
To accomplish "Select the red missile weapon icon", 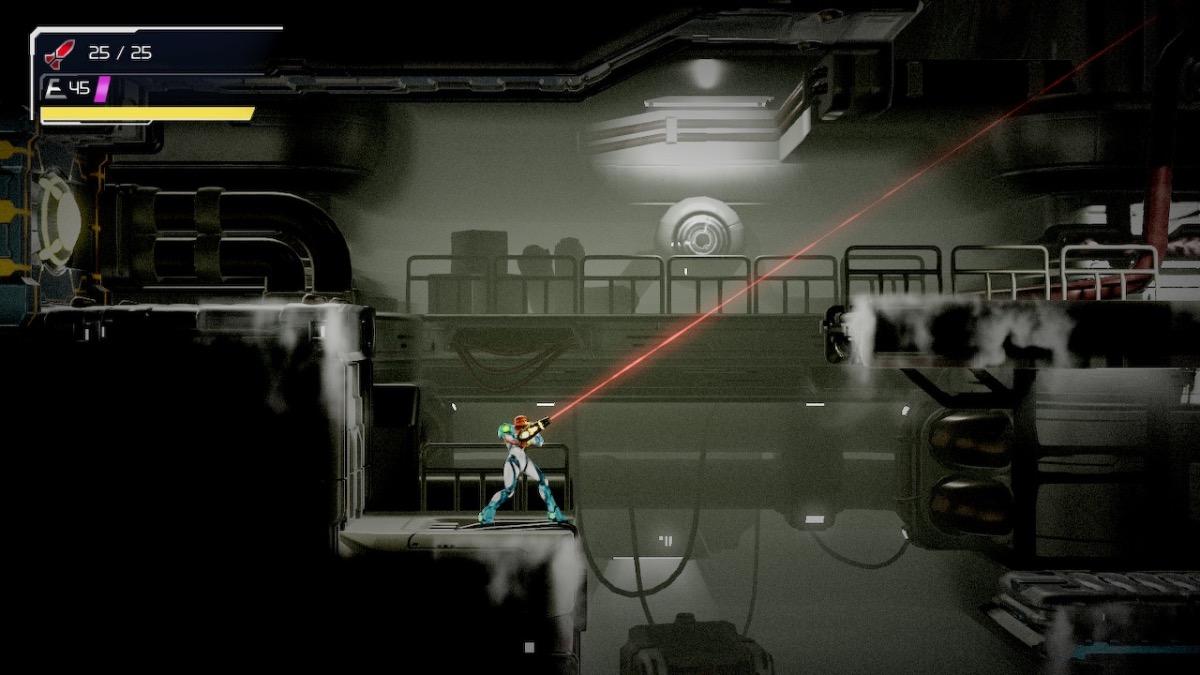I will 60,54.
